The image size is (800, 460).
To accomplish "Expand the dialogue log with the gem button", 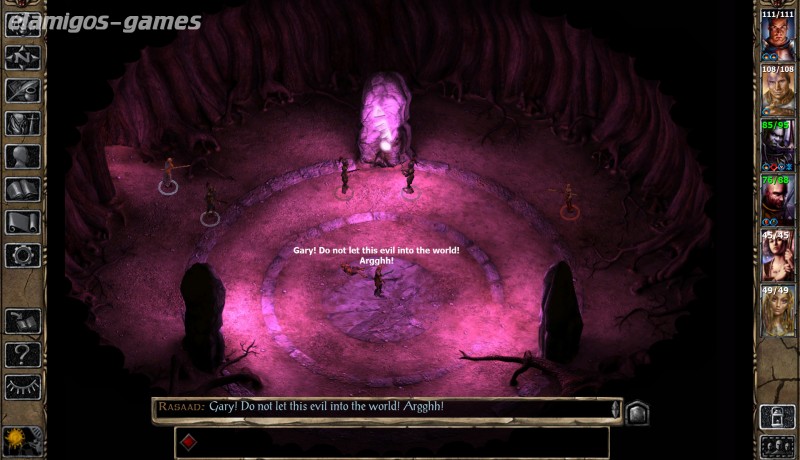I will [637, 411].
